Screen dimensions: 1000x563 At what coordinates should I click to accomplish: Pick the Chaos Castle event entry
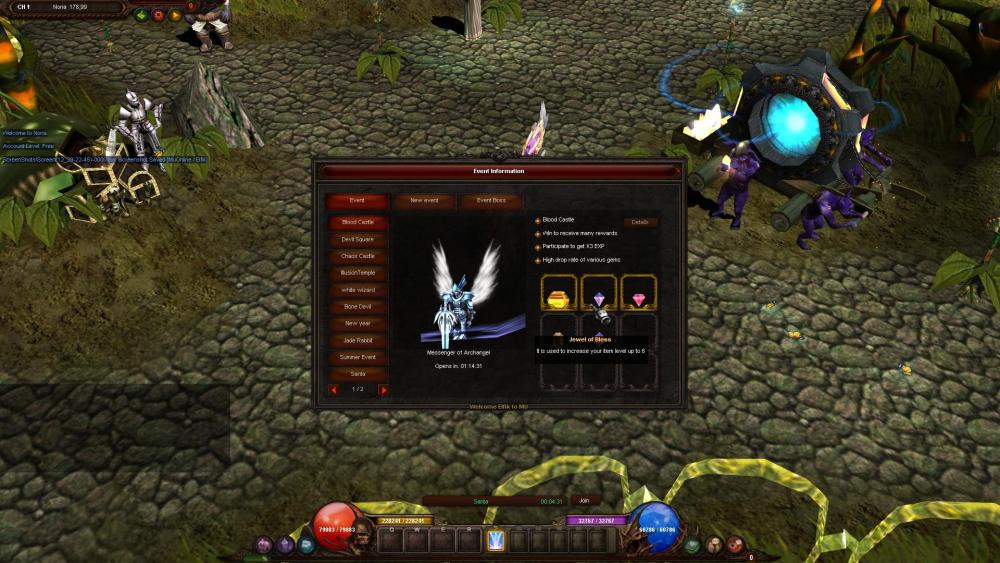point(358,256)
